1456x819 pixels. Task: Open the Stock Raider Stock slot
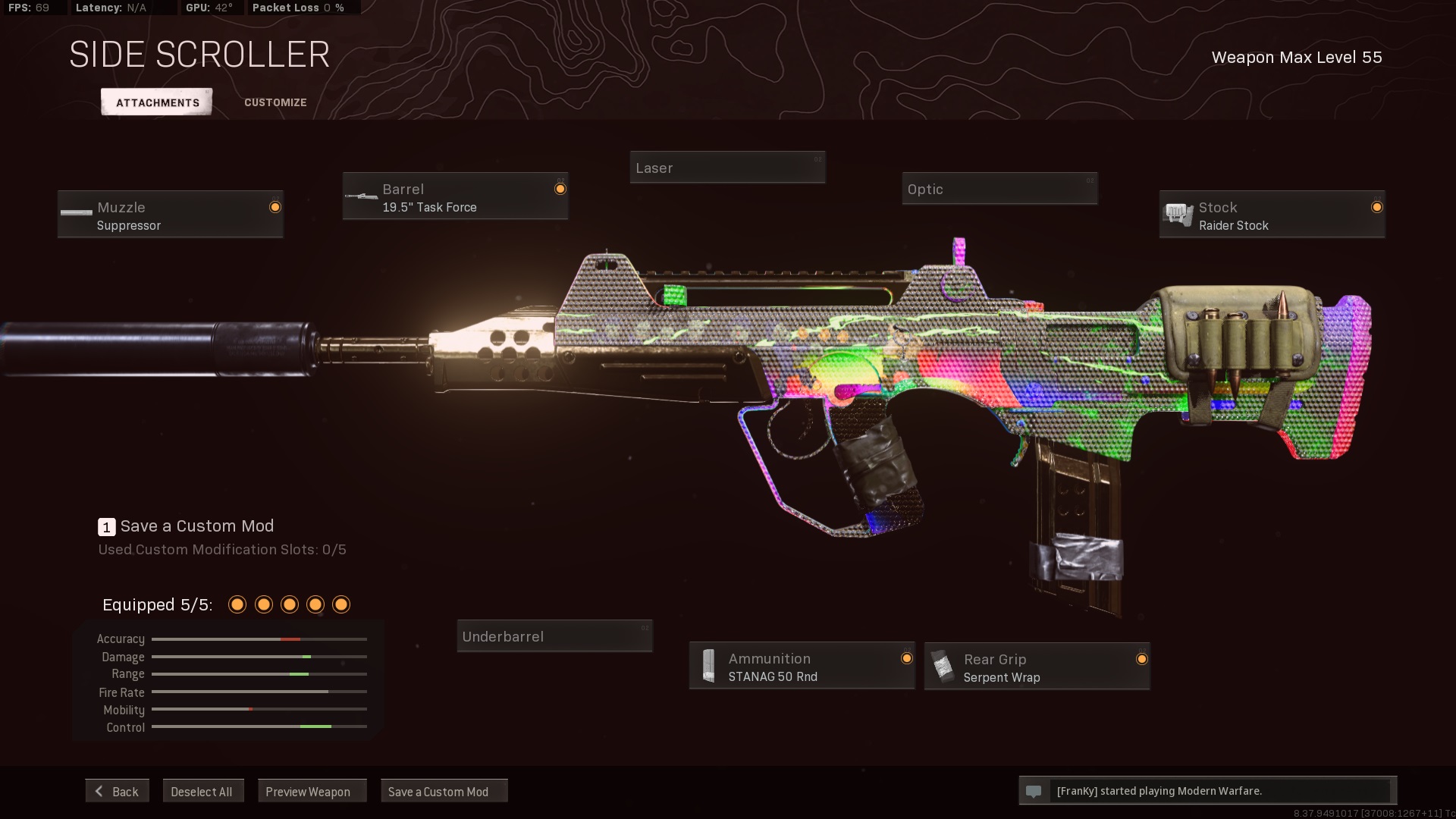(1272, 215)
